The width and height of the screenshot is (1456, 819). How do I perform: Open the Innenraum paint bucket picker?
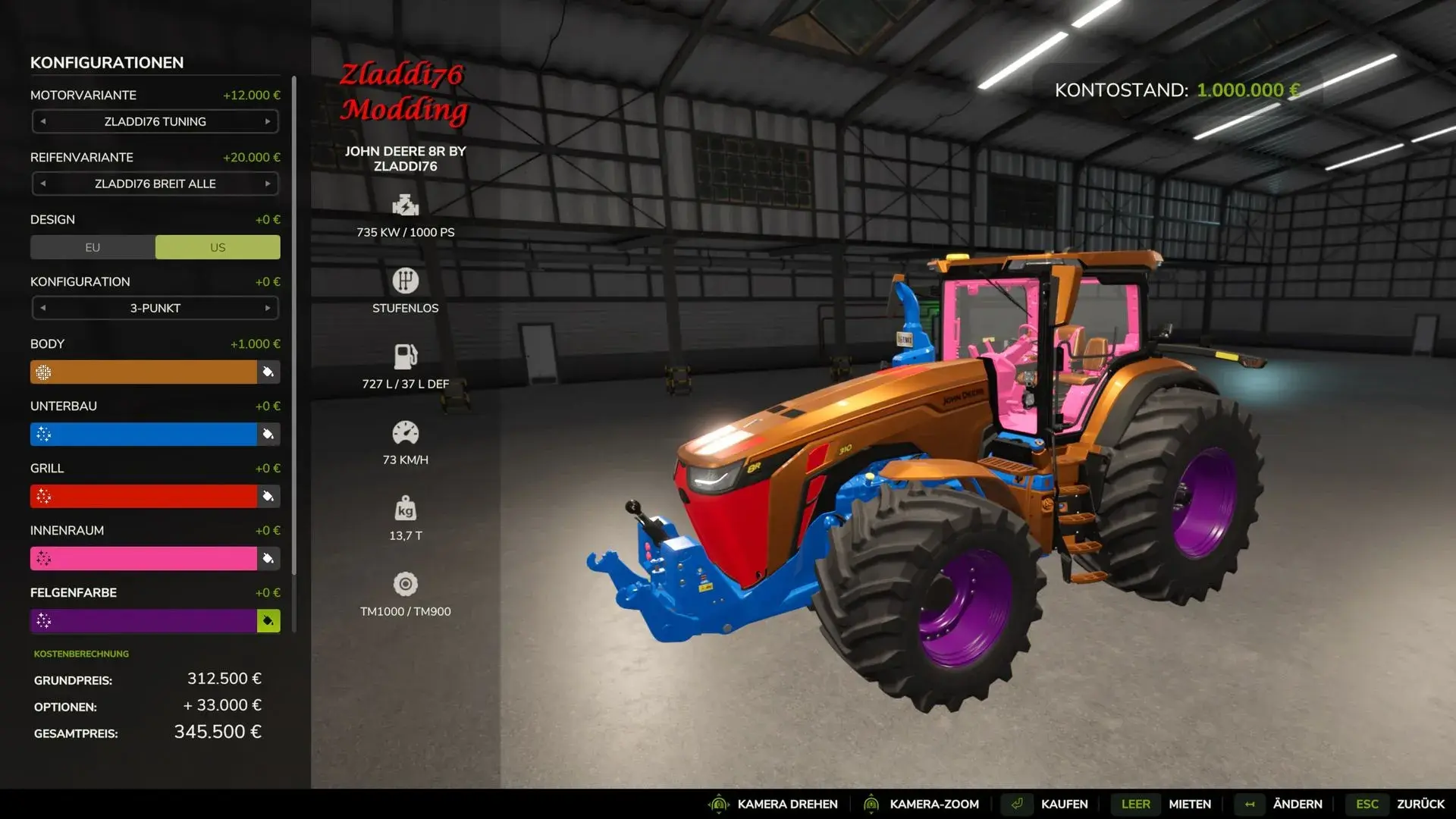point(268,559)
